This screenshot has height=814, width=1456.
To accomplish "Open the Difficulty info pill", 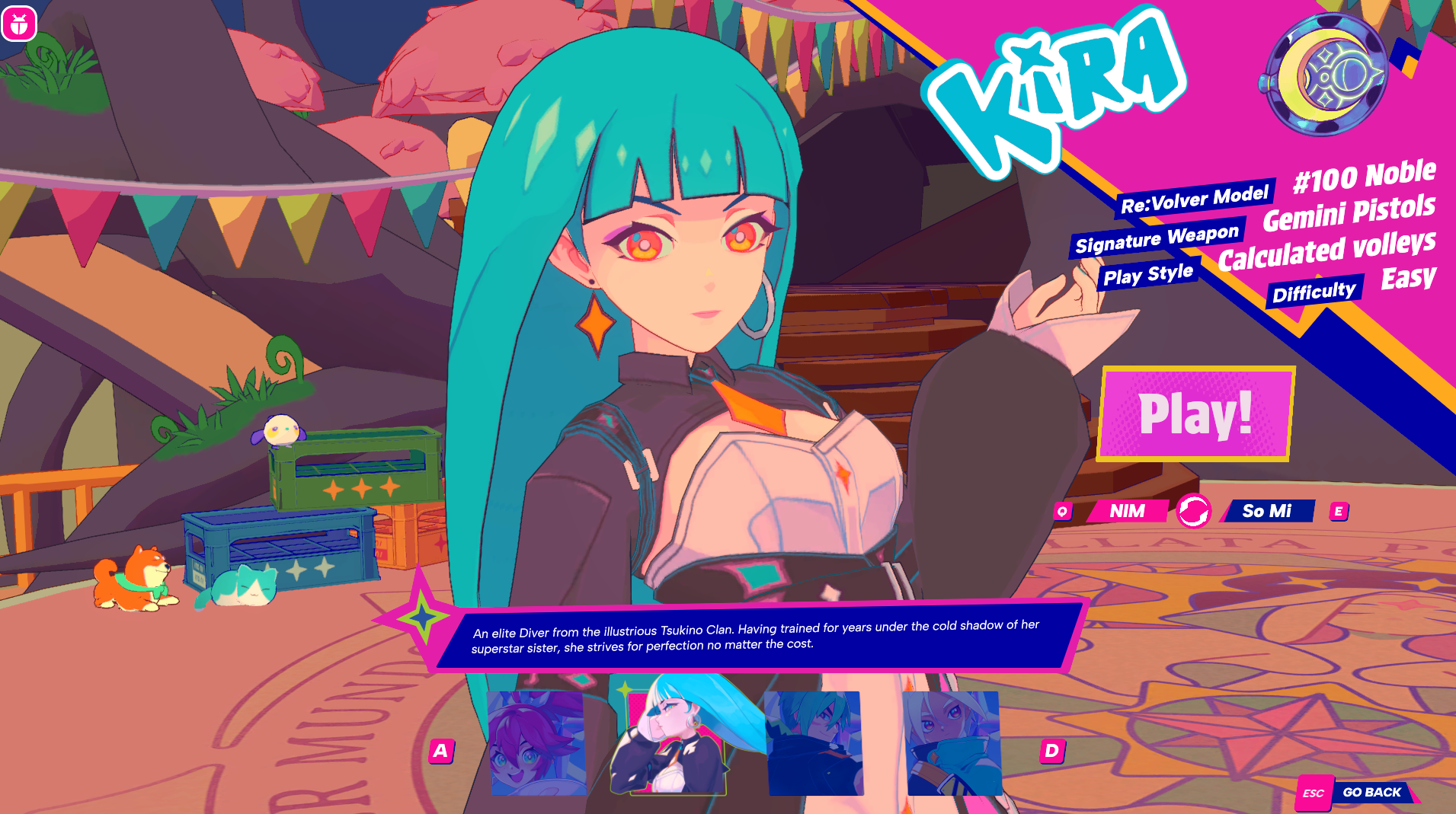I will tap(1315, 288).
